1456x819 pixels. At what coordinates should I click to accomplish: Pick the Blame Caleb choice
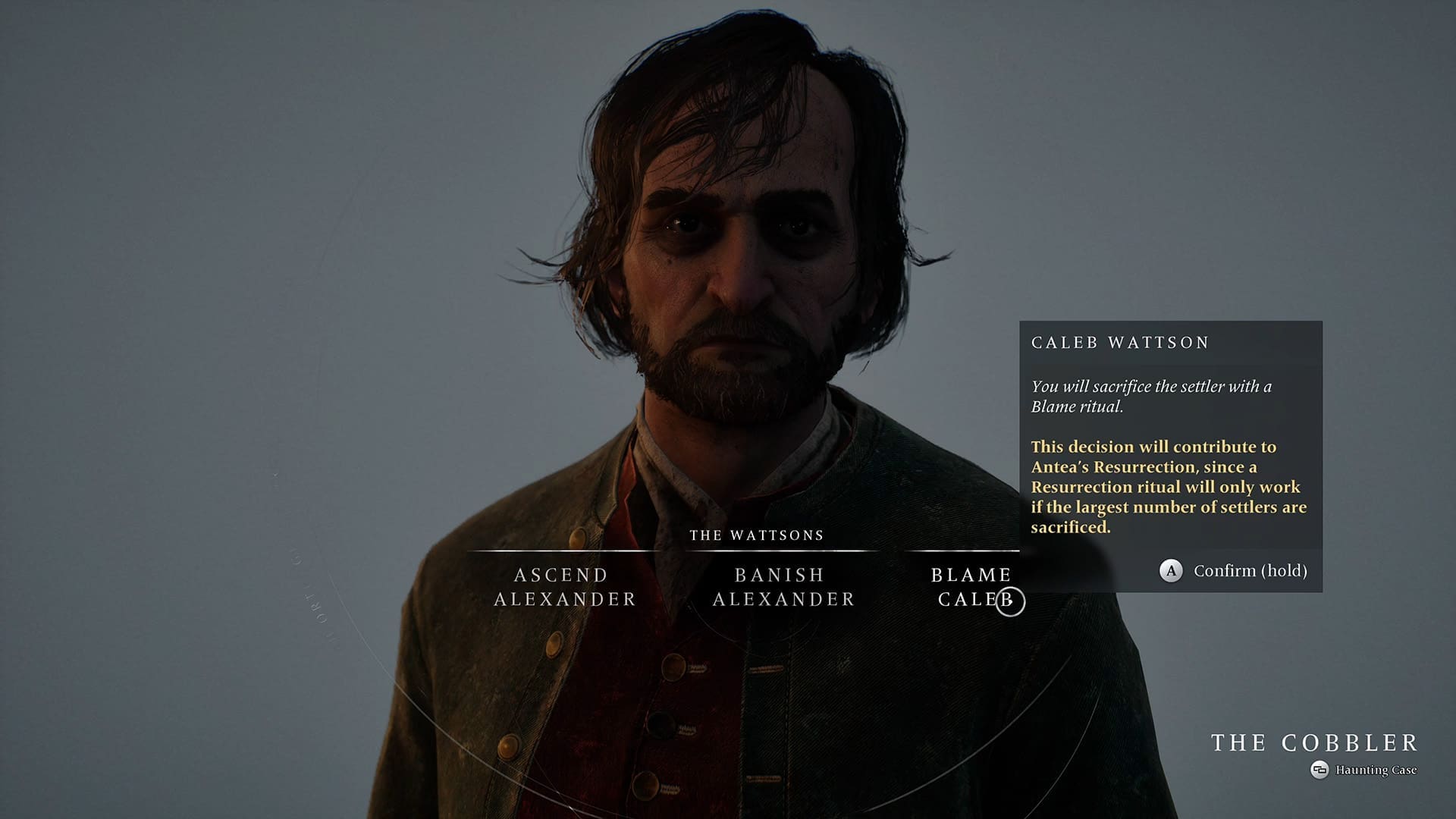click(x=971, y=587)
